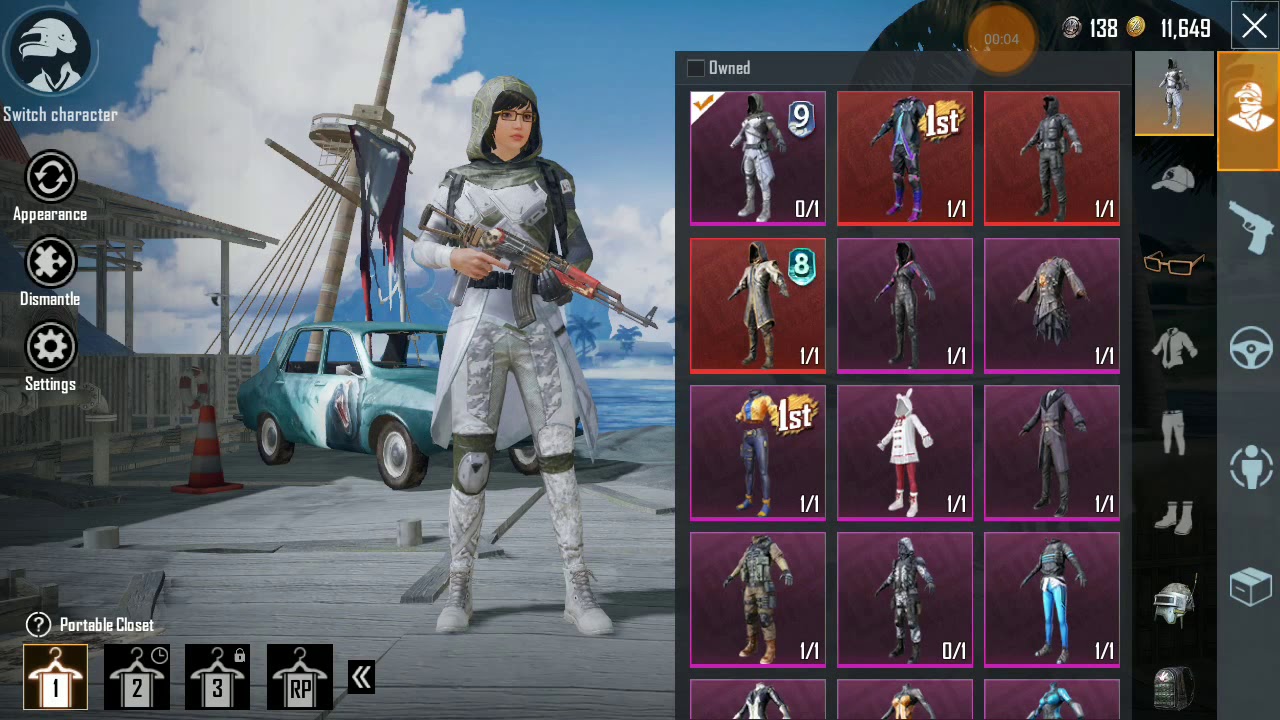Viewport: 1280px width, 720px height.
Task: Collapse the outfit slot bar
Action: (x=360, y=676)
